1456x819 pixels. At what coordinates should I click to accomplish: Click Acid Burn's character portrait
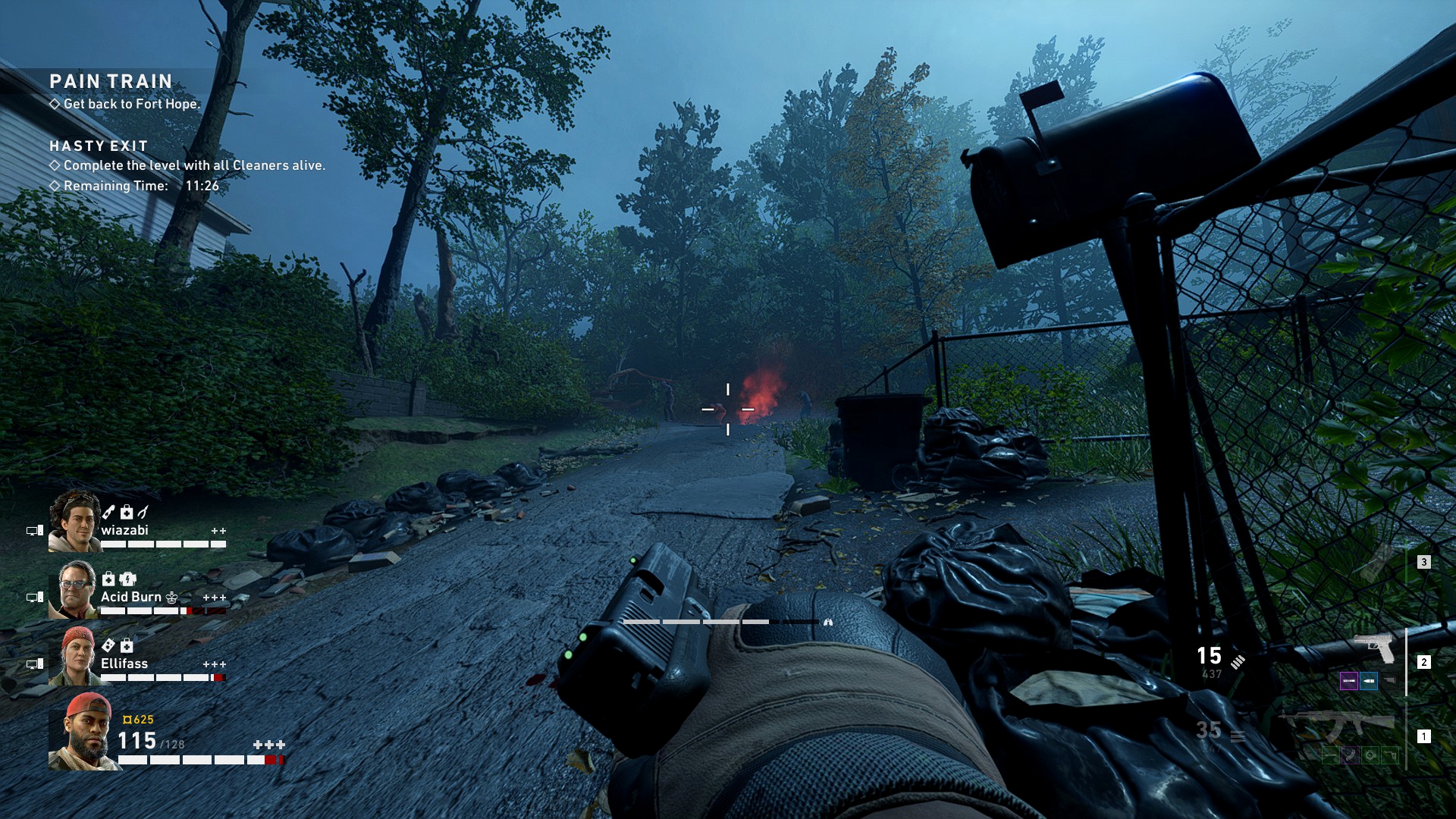pyautogui.click(x=74, y=589)
